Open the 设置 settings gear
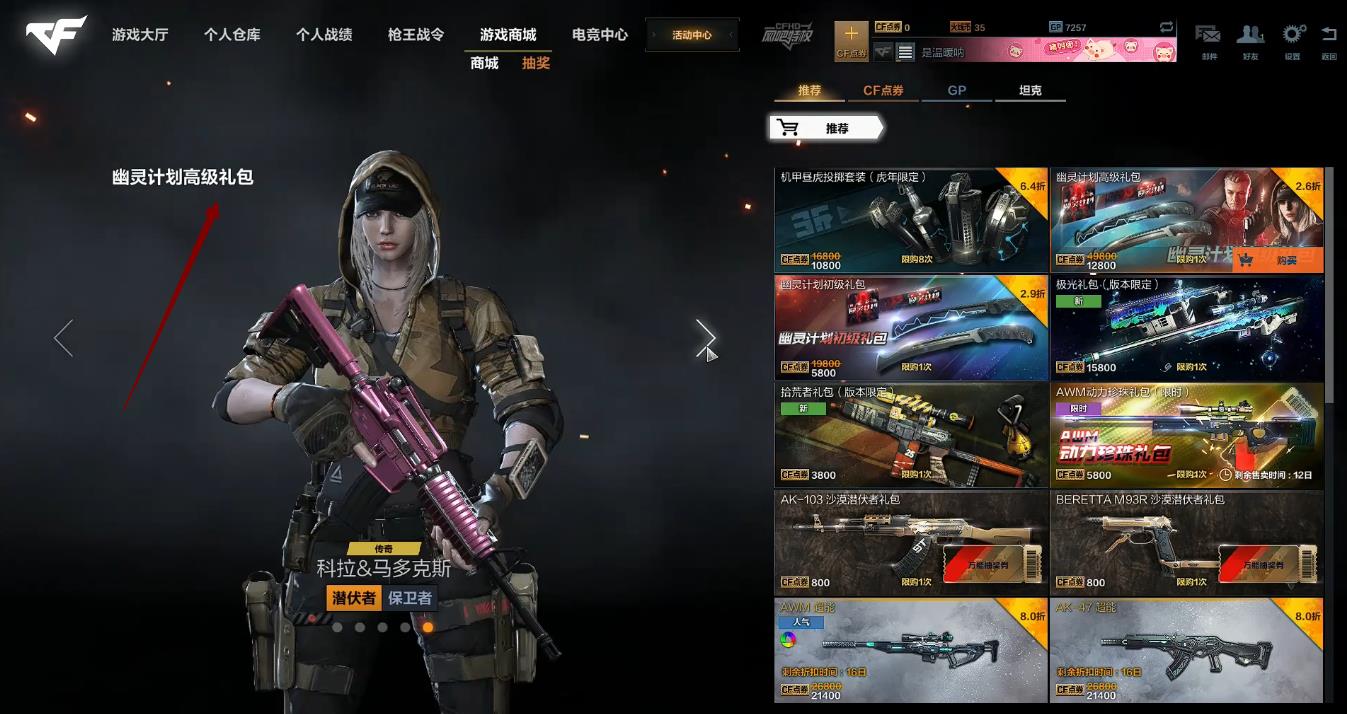This screenshot has width=1347, height=714. 1293,40
